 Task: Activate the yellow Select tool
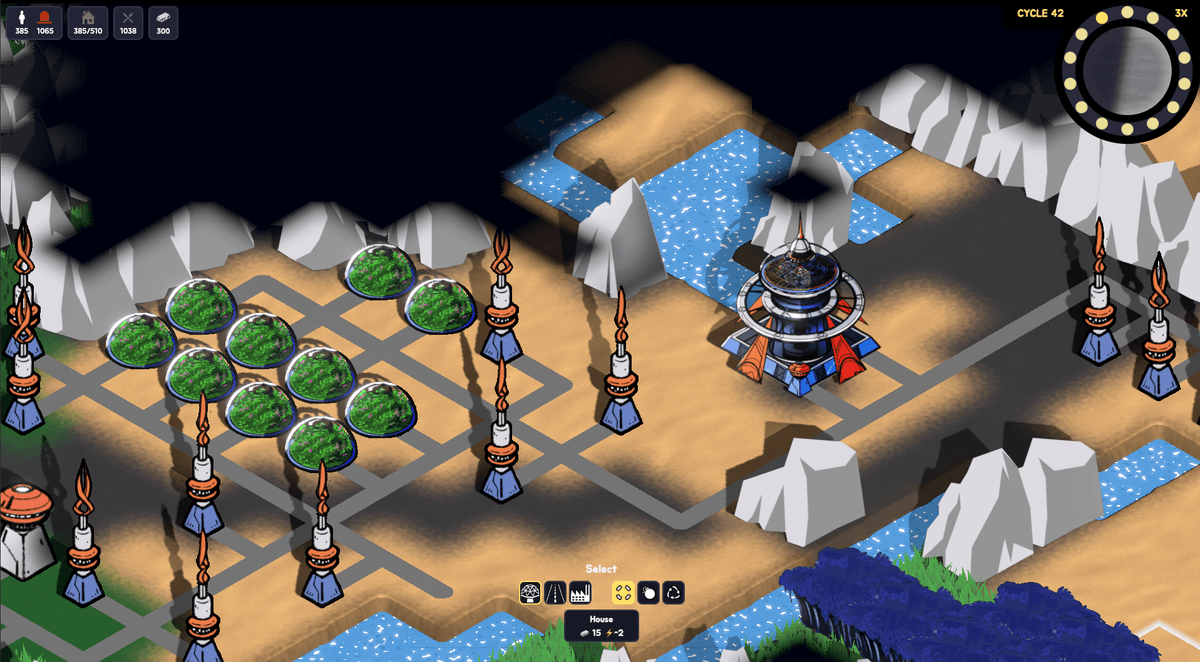[623, 592]
